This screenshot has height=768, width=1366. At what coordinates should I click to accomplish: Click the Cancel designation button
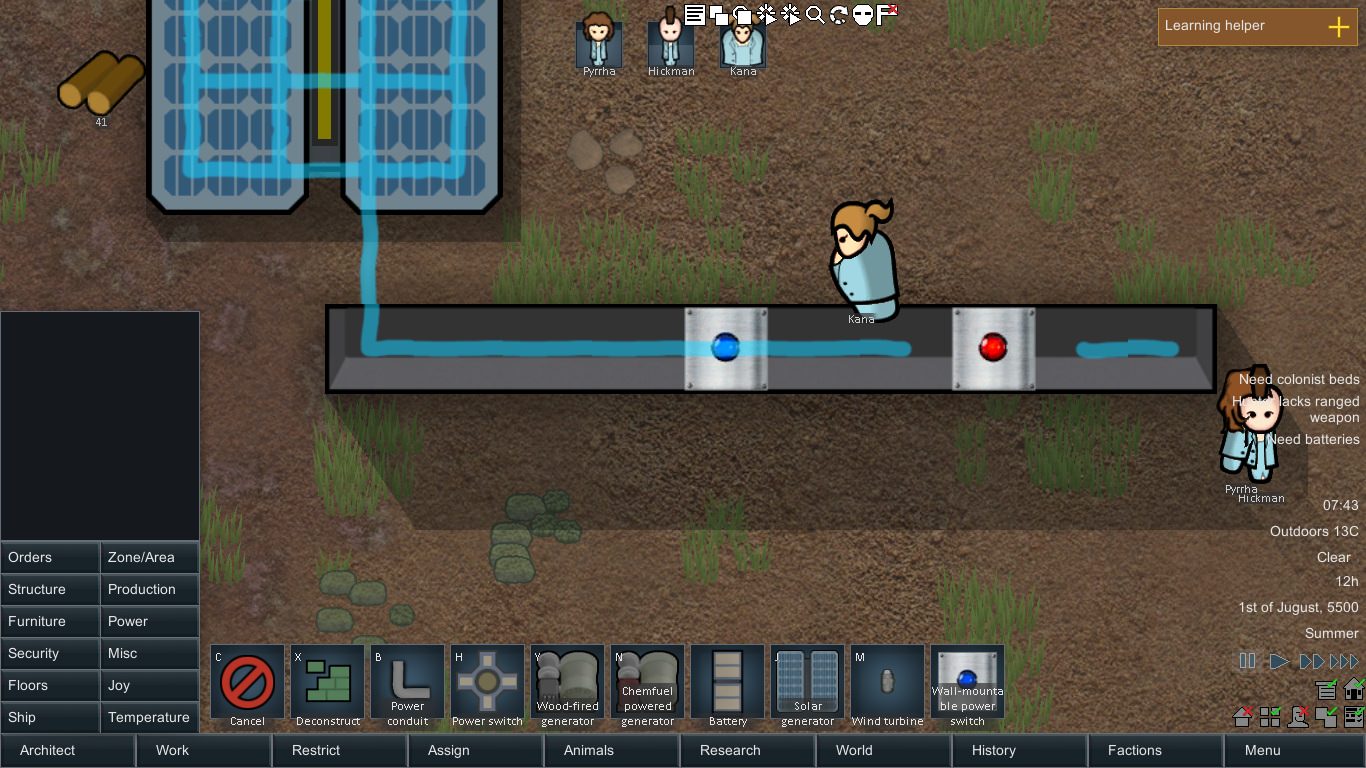click(x=247, y=684)
